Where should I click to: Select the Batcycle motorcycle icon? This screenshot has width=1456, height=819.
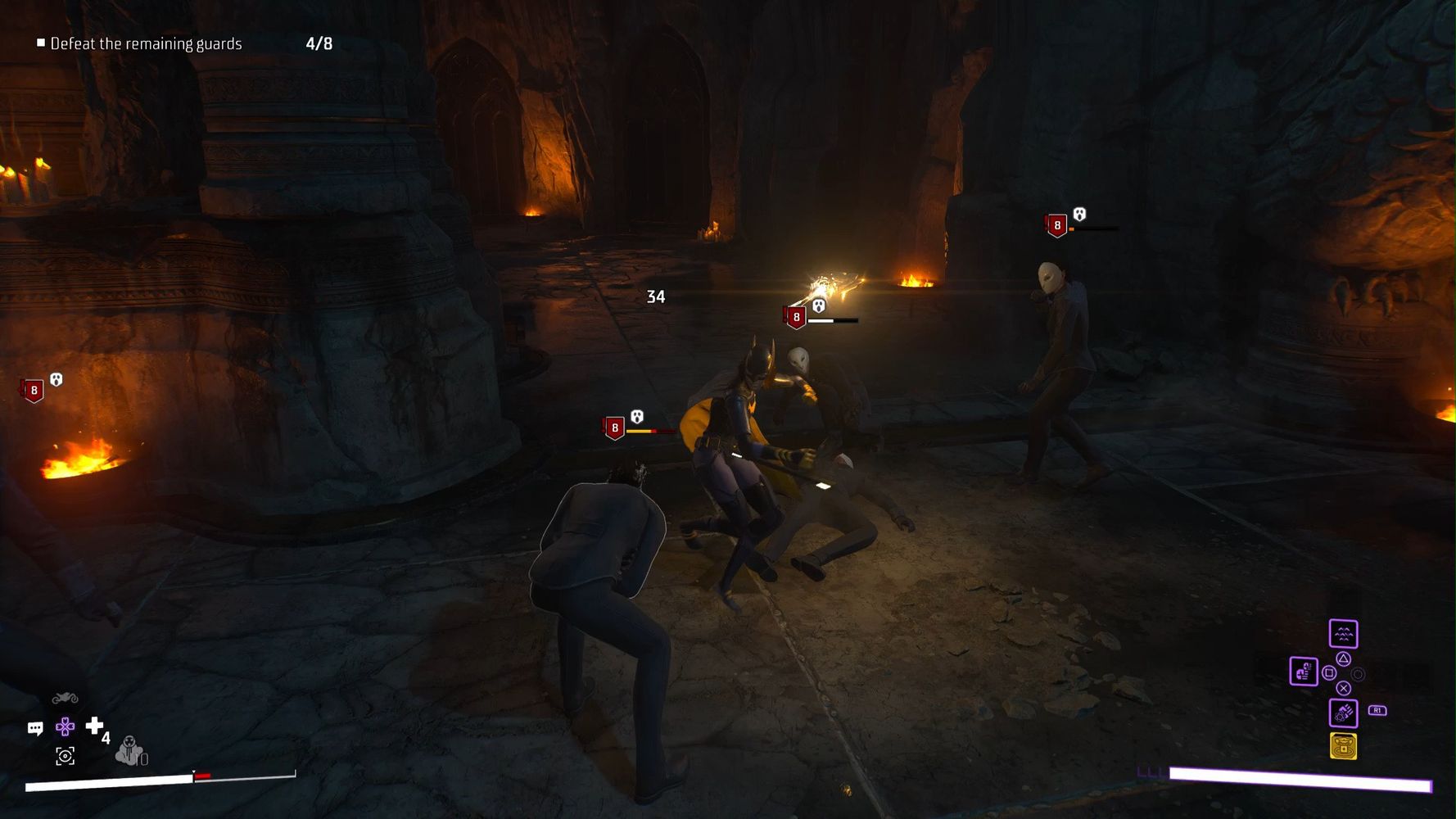click(x=65, y=698)
